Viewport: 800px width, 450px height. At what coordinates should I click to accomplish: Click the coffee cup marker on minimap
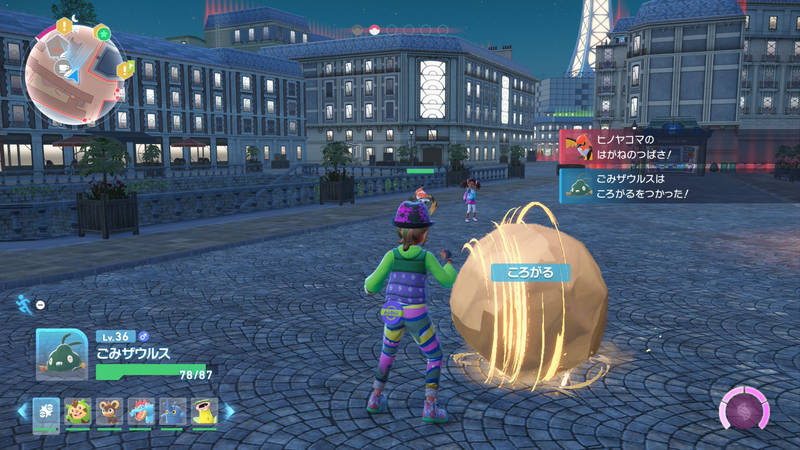[x=62, y=68]
